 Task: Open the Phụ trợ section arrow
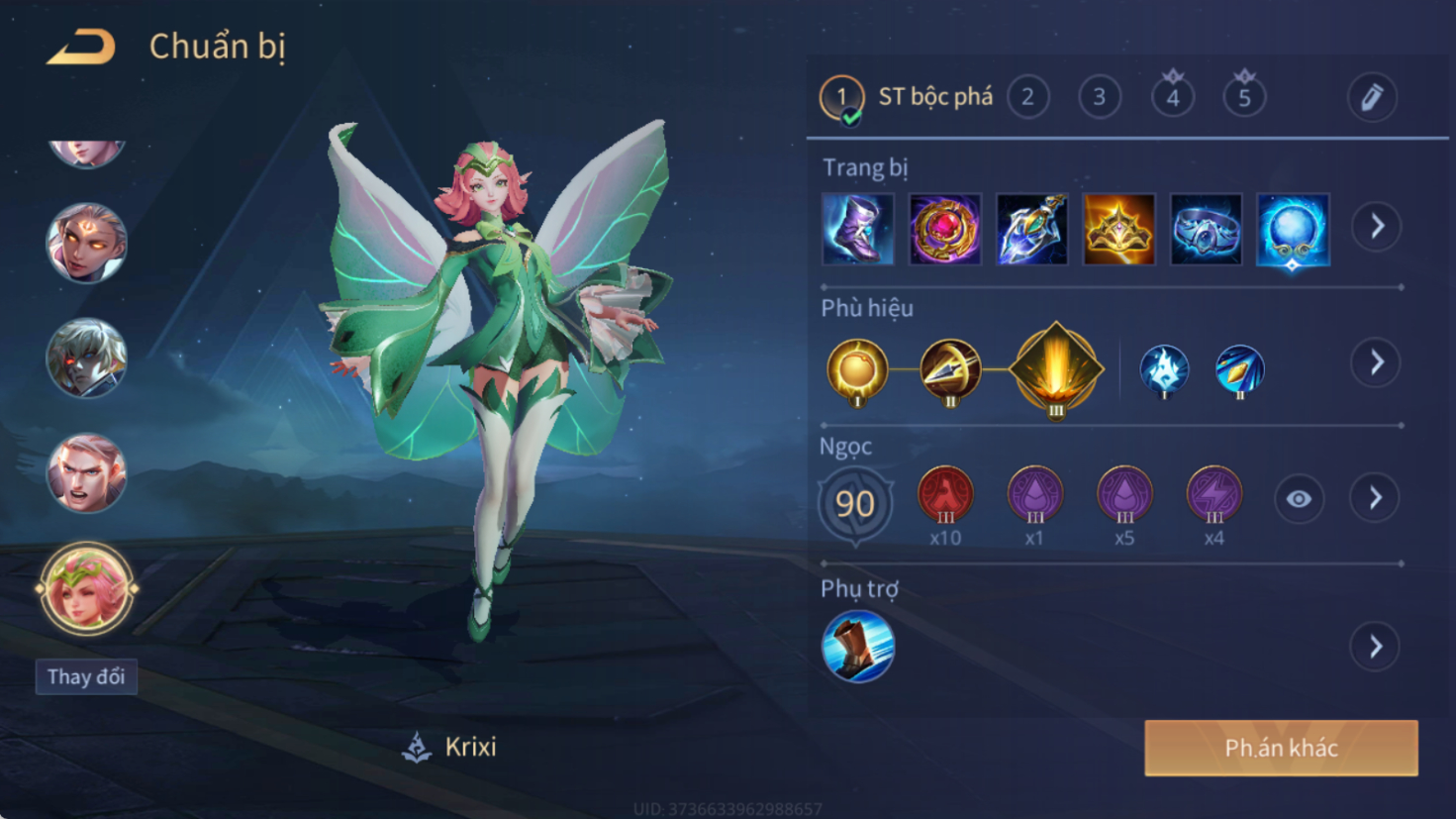tap(1376, 648)
